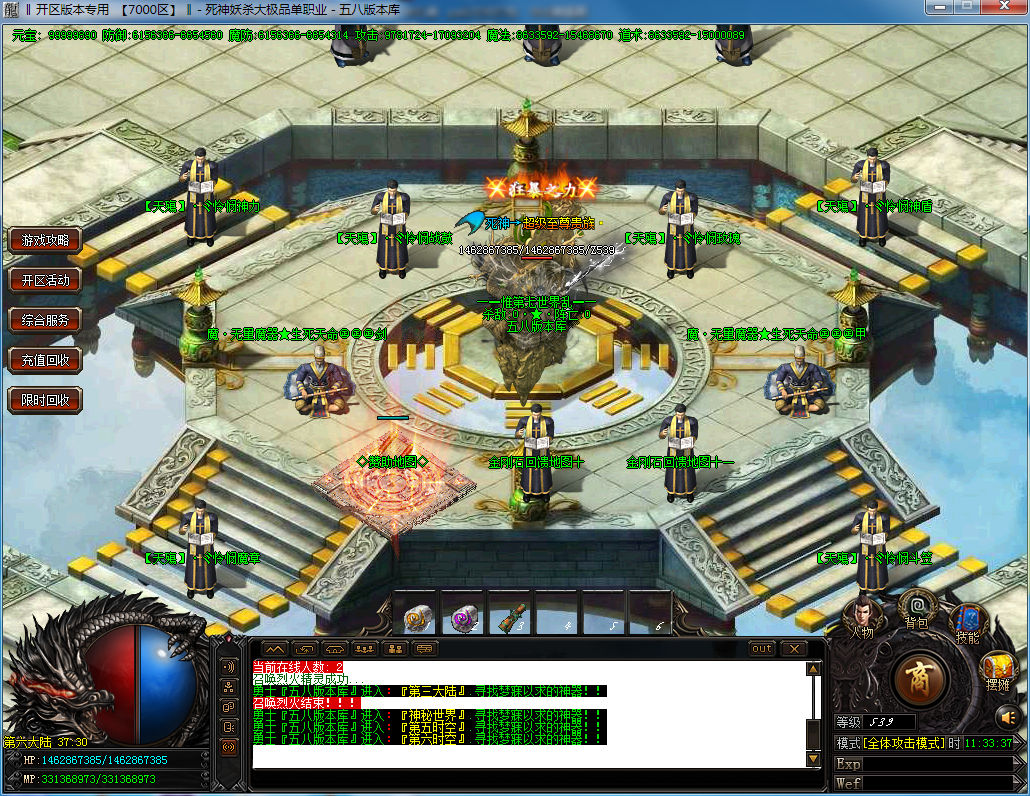The width and height of the screenshot is (1030, 796).
Task: Toggle the sound speaker icon
Action: [1006, 716]
